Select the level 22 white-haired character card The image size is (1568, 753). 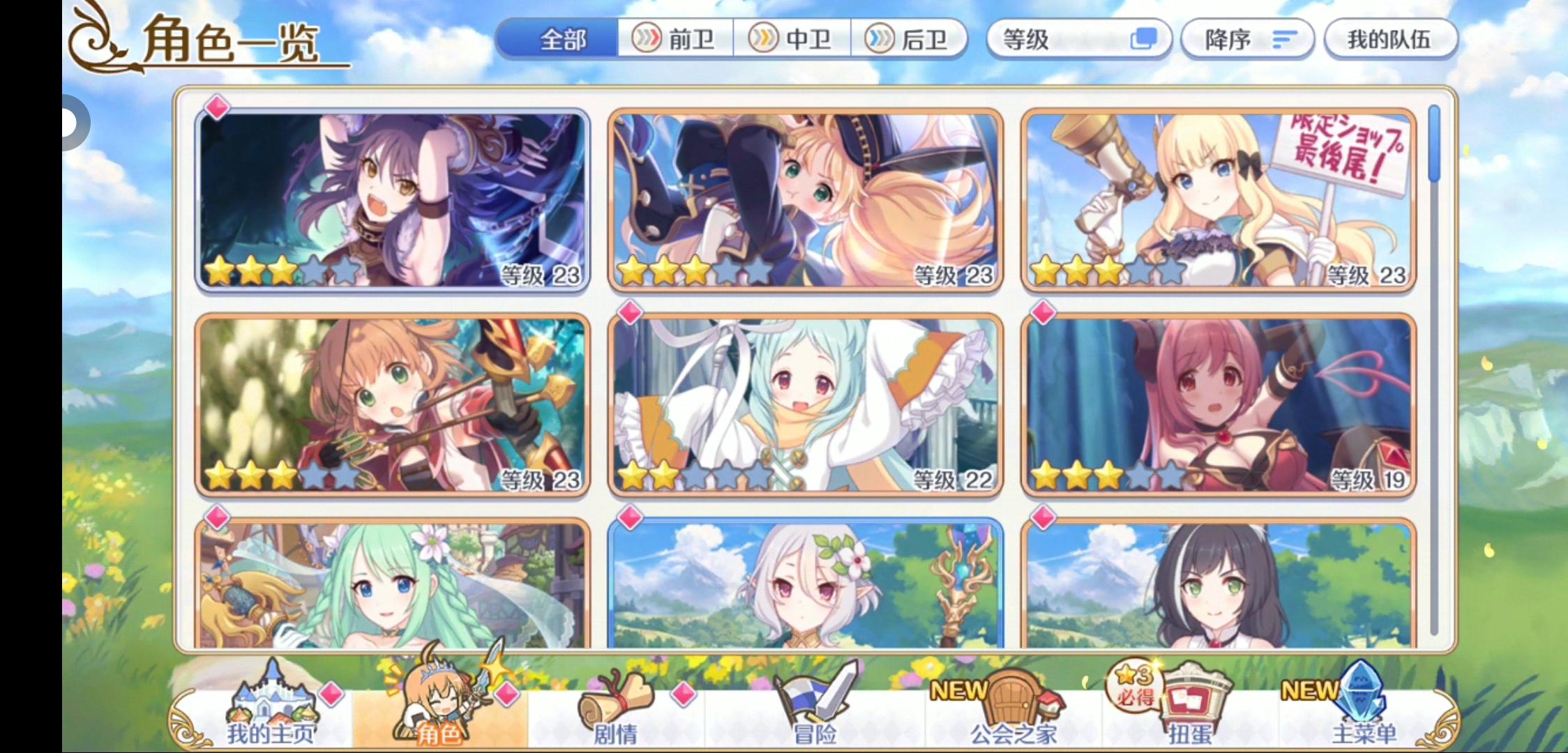(x=807, y=404)
